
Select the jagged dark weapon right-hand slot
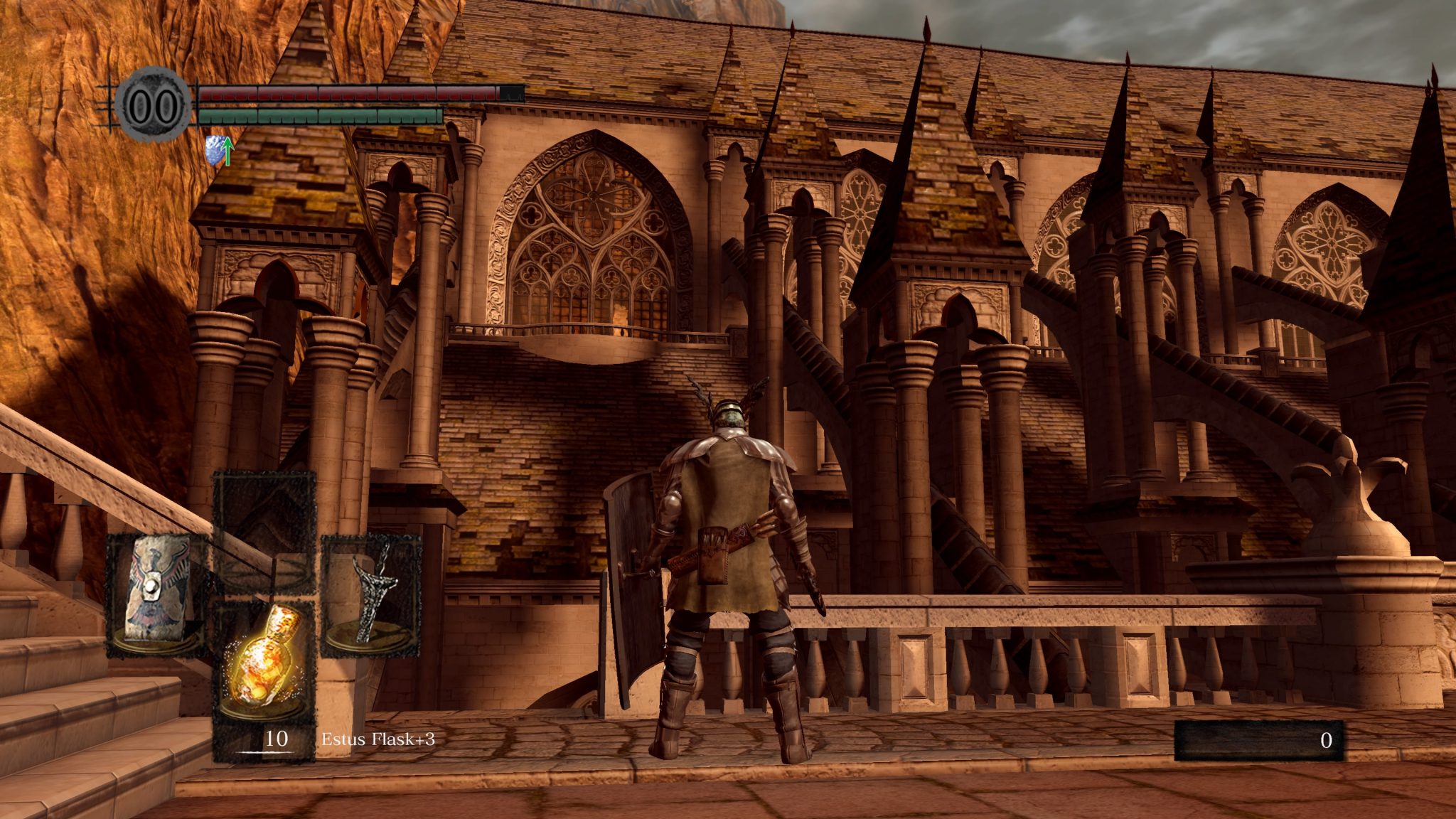[371, 596]
